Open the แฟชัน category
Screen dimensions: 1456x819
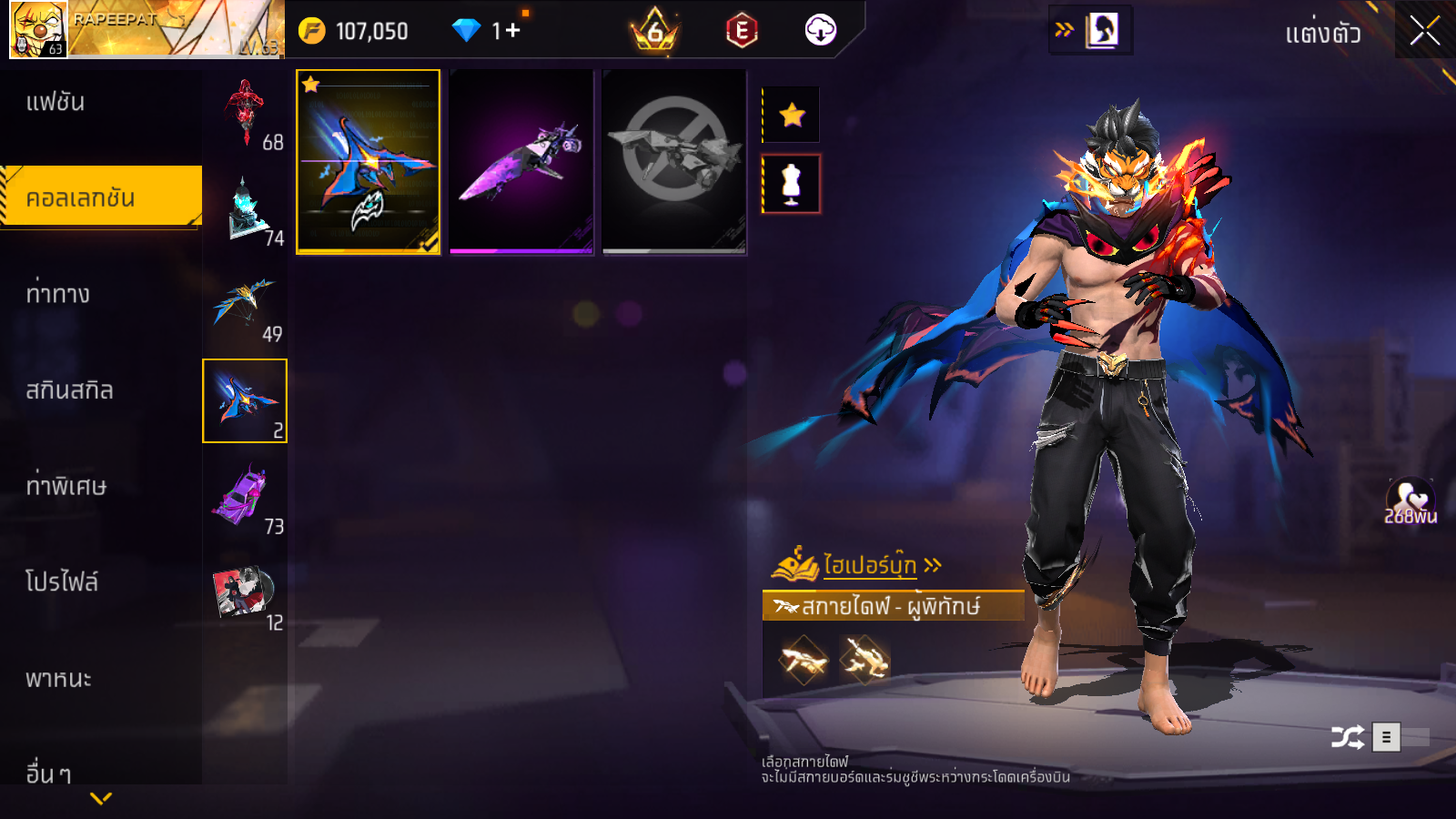point(56,102)
